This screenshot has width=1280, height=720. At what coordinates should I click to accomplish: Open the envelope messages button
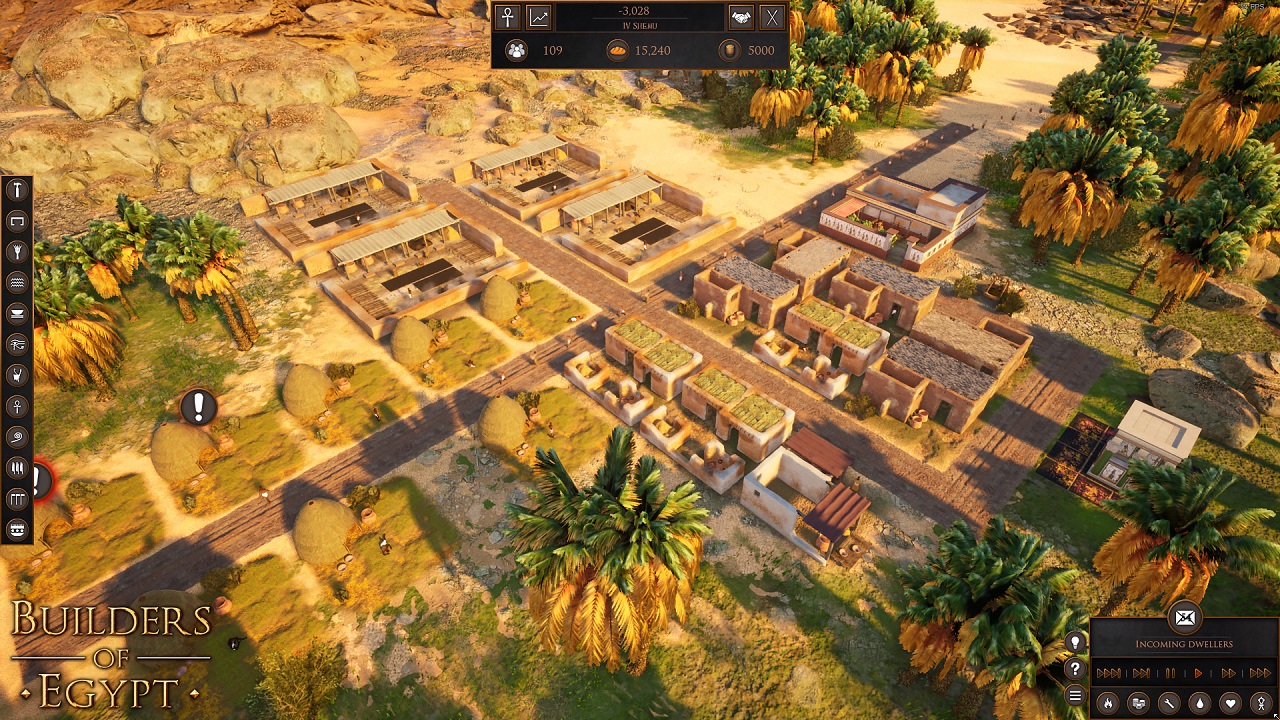click(x=1184, y=618)
